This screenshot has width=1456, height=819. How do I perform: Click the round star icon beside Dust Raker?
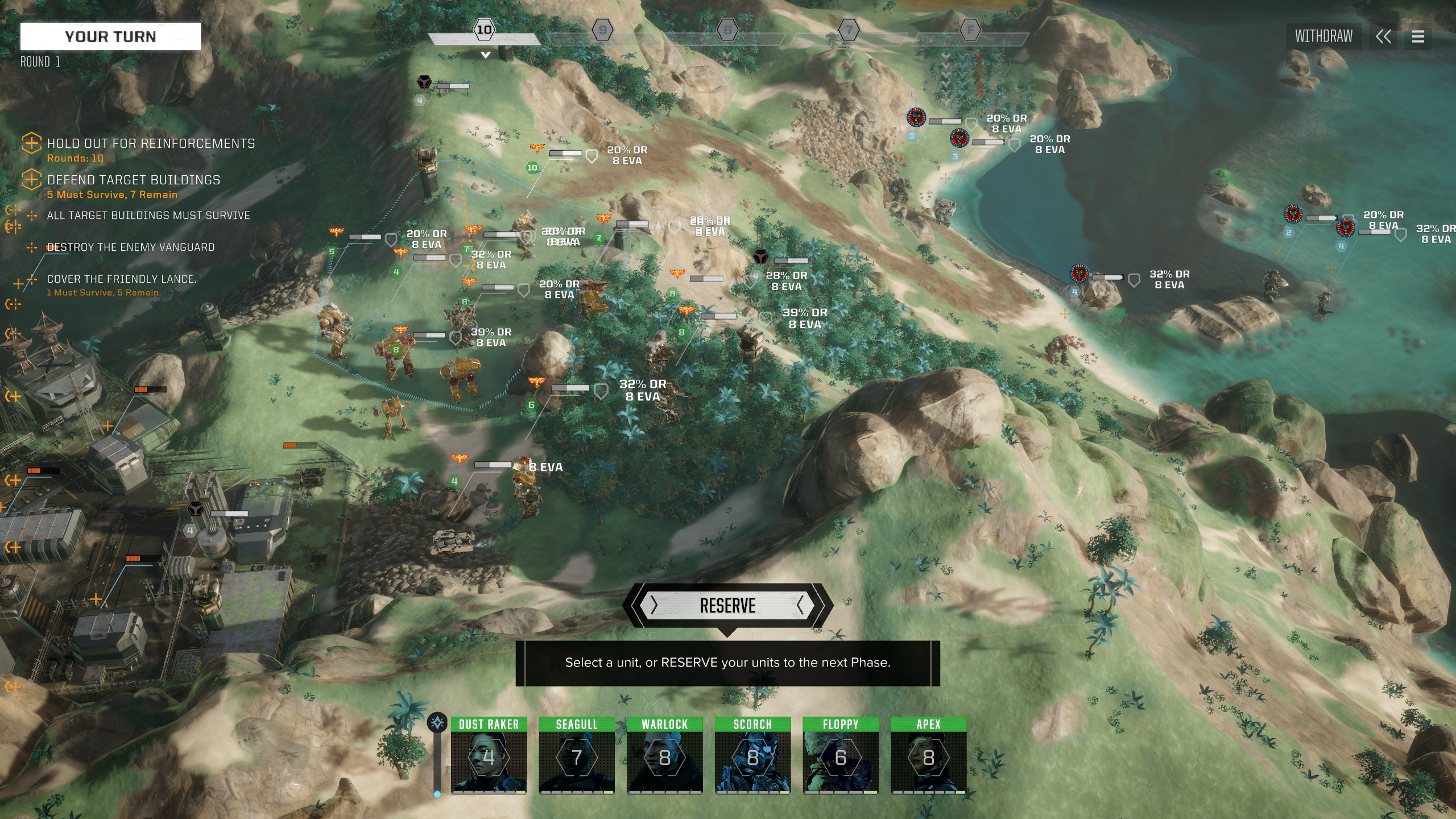click(x=437, y=723)
